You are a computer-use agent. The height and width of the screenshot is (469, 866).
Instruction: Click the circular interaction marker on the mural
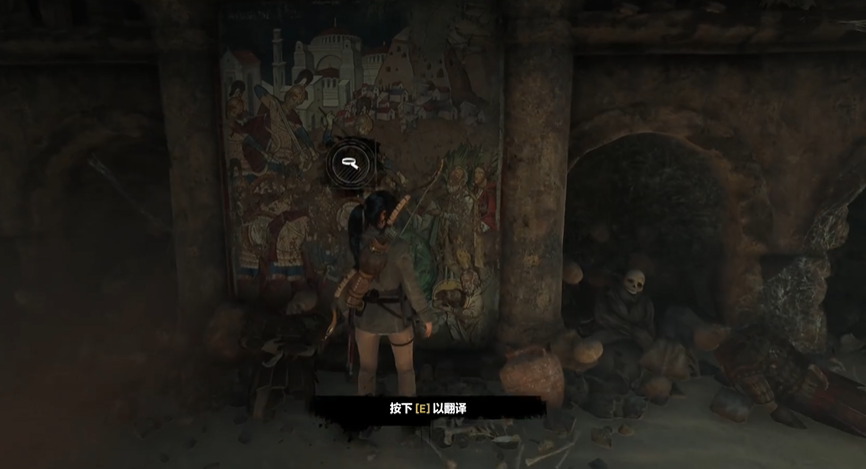pyautogui.click(x=351, y=162)
